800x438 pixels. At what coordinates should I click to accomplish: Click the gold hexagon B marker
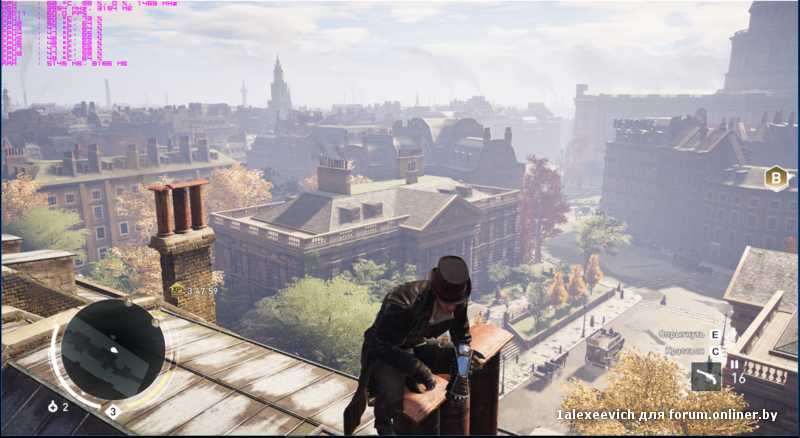(776, 178)
